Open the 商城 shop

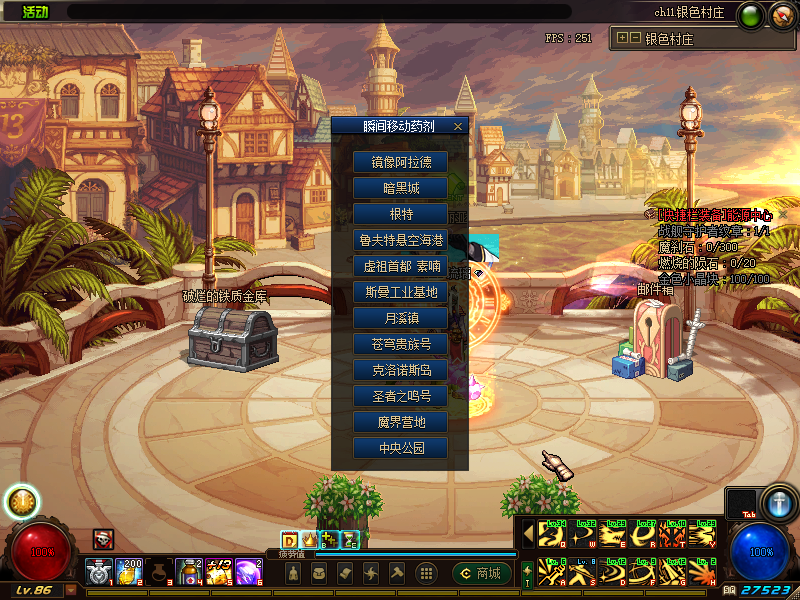[481, 573]
